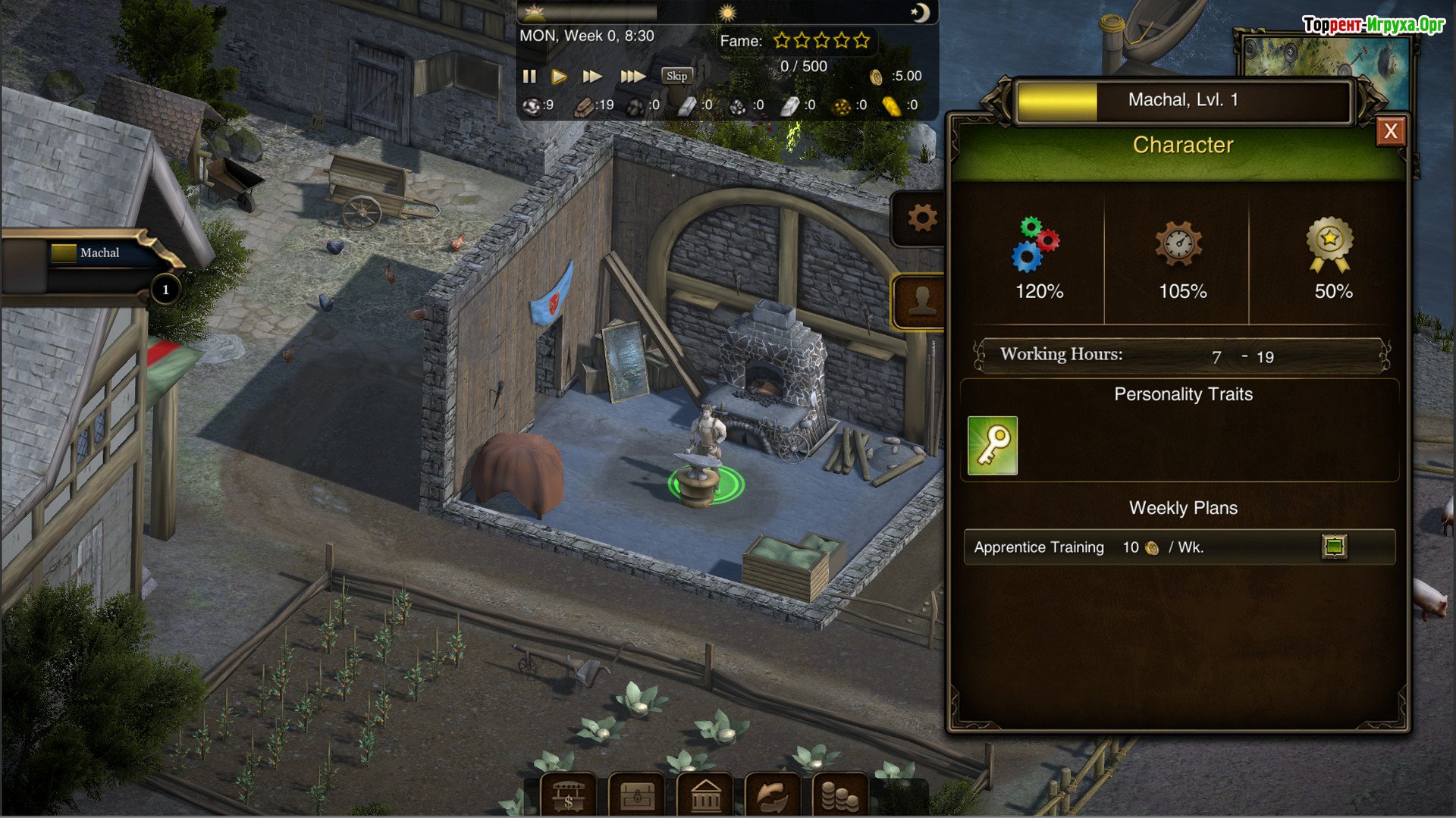Switch to the character silhouette side tab
This screenshot has width=1456, height=818.
(922, 302)
